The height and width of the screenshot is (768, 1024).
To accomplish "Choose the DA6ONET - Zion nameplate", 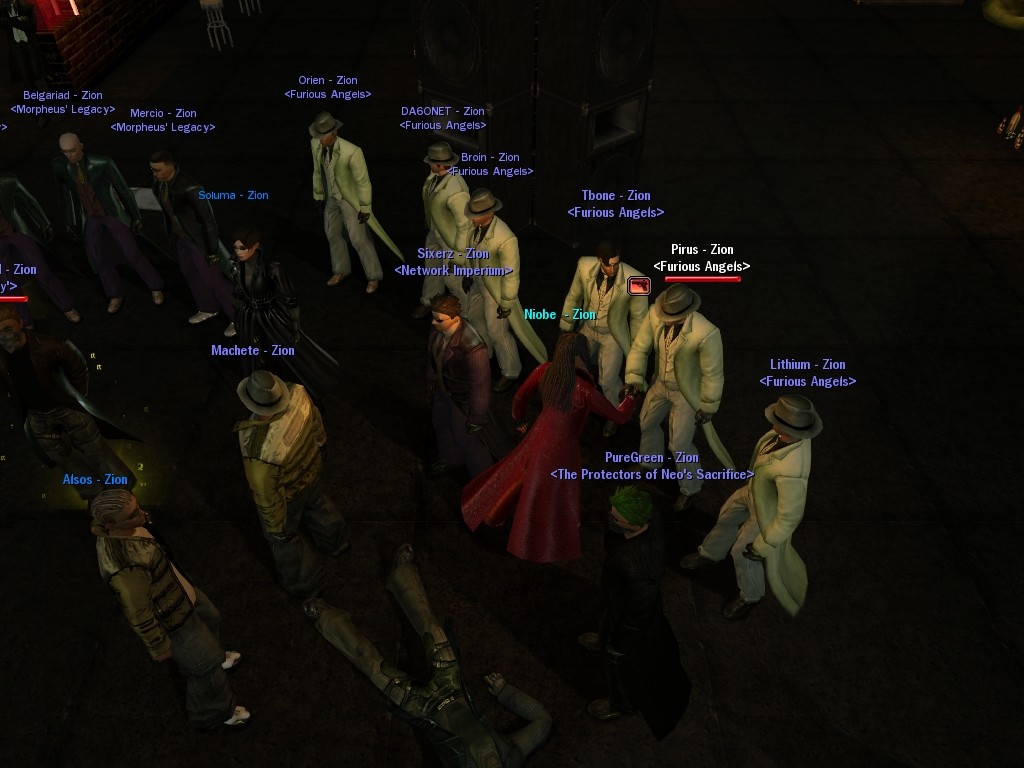I will (x=442, y=112).
